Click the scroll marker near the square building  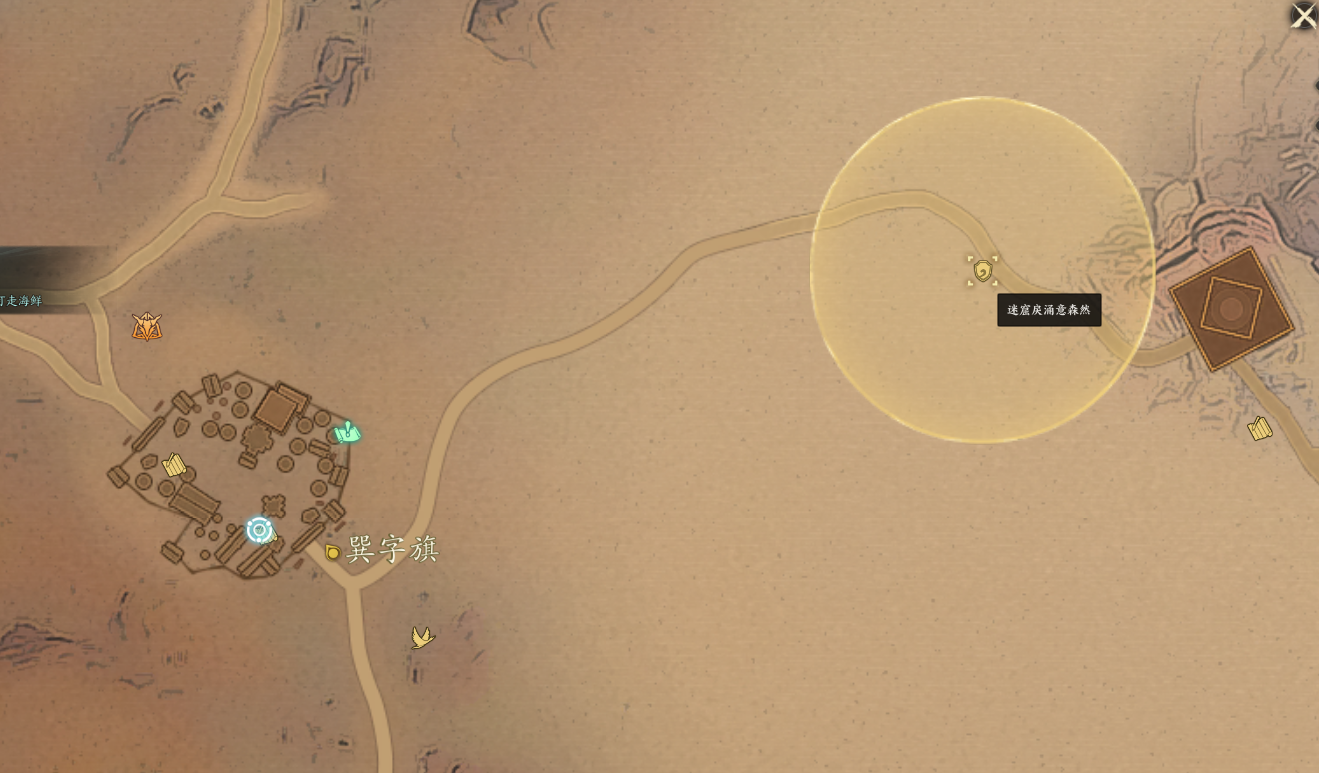coord(1260,429)
